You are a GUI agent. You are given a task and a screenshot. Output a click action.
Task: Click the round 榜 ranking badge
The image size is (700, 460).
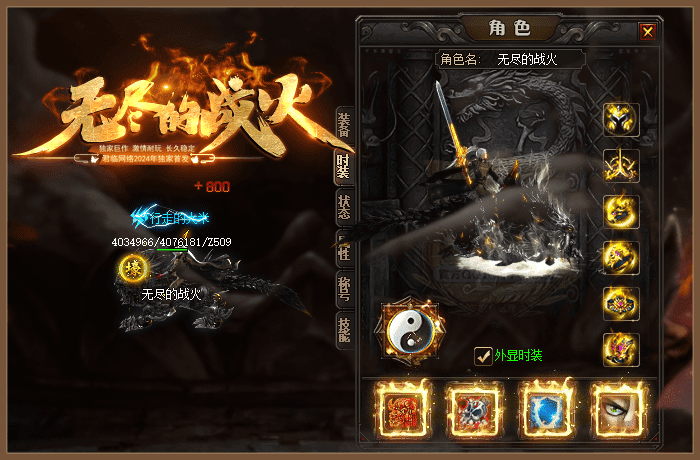131,268
